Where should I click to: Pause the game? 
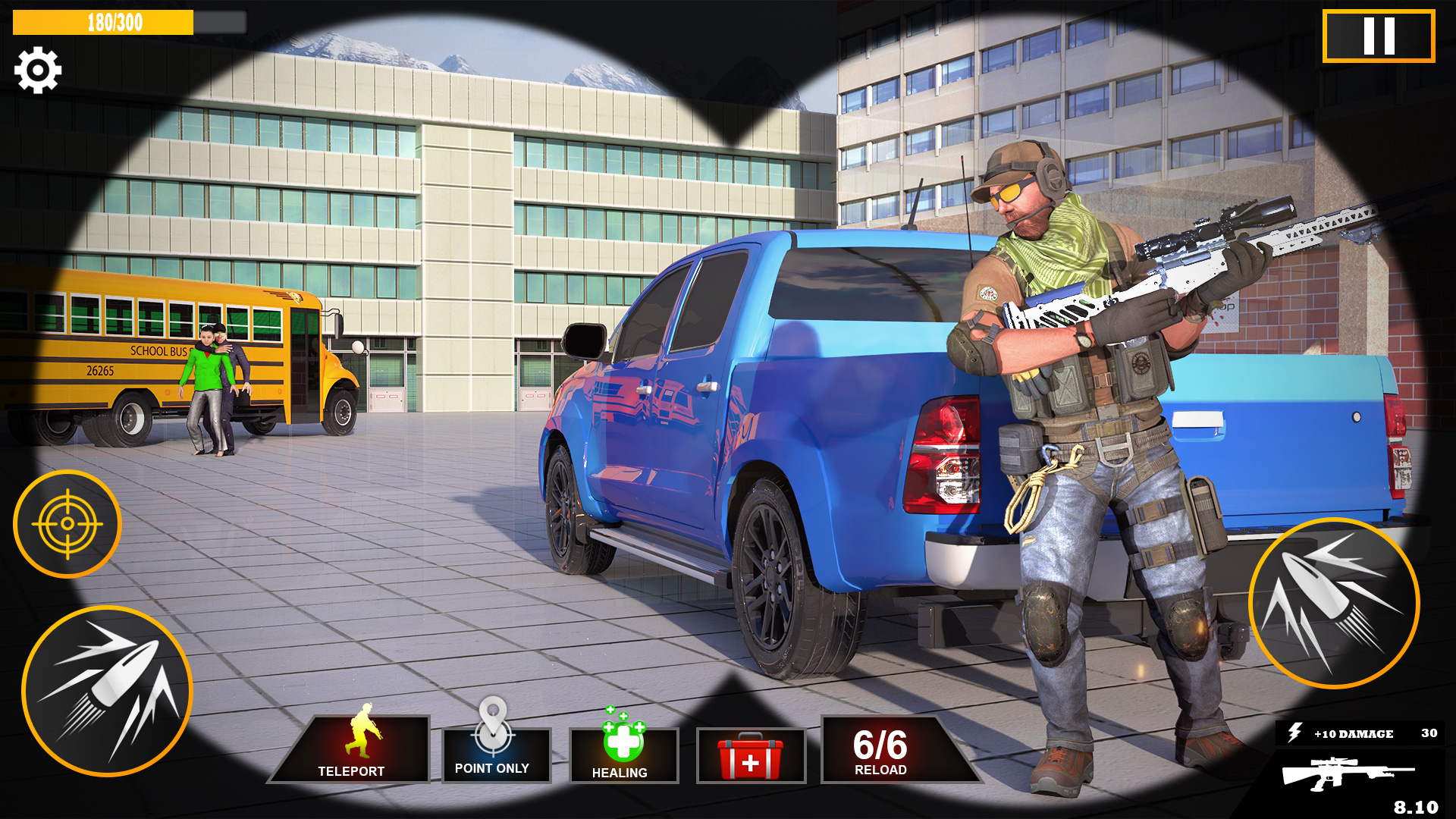tap(1378, 36)
